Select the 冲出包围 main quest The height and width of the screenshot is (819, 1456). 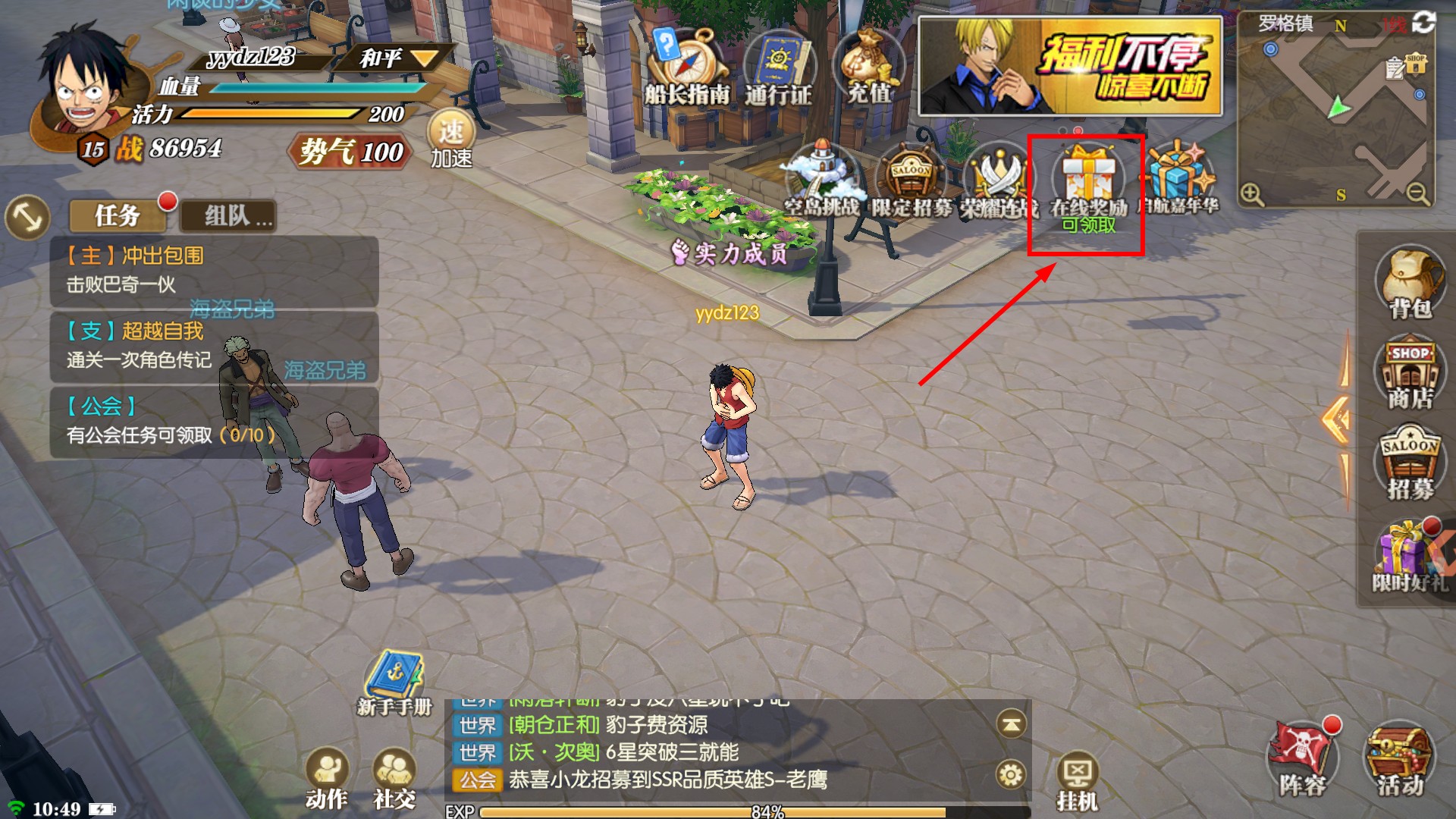[214, 271]
